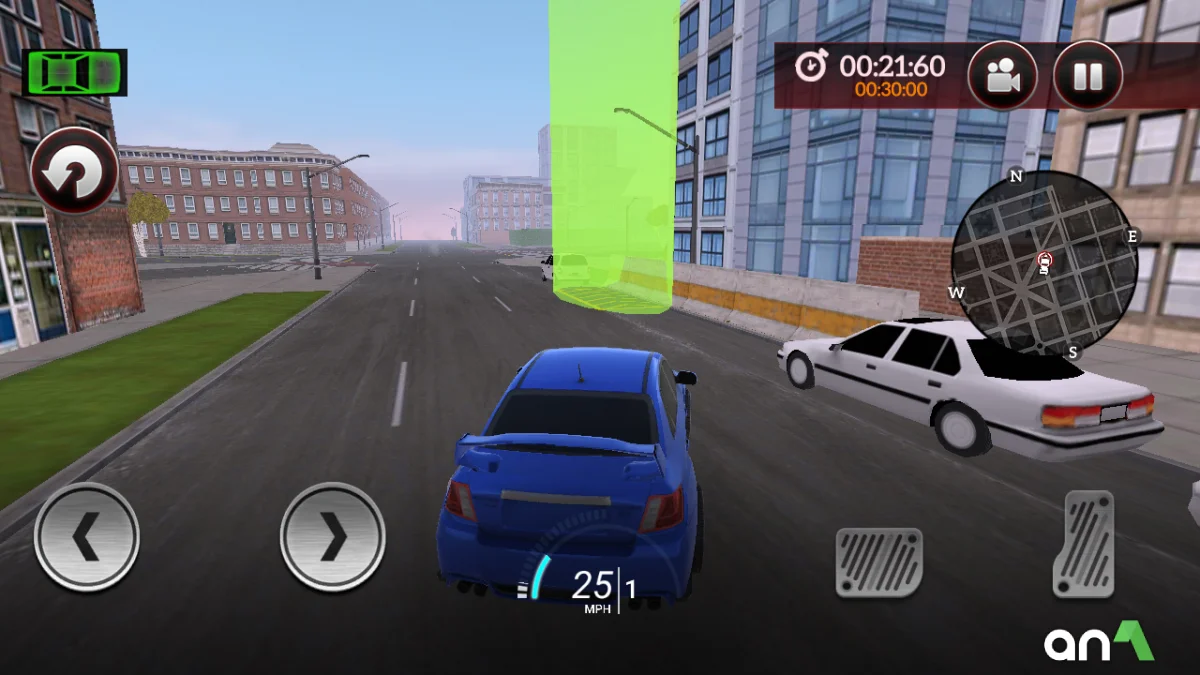Open the circular city minimap

(x=1044, y=264)
